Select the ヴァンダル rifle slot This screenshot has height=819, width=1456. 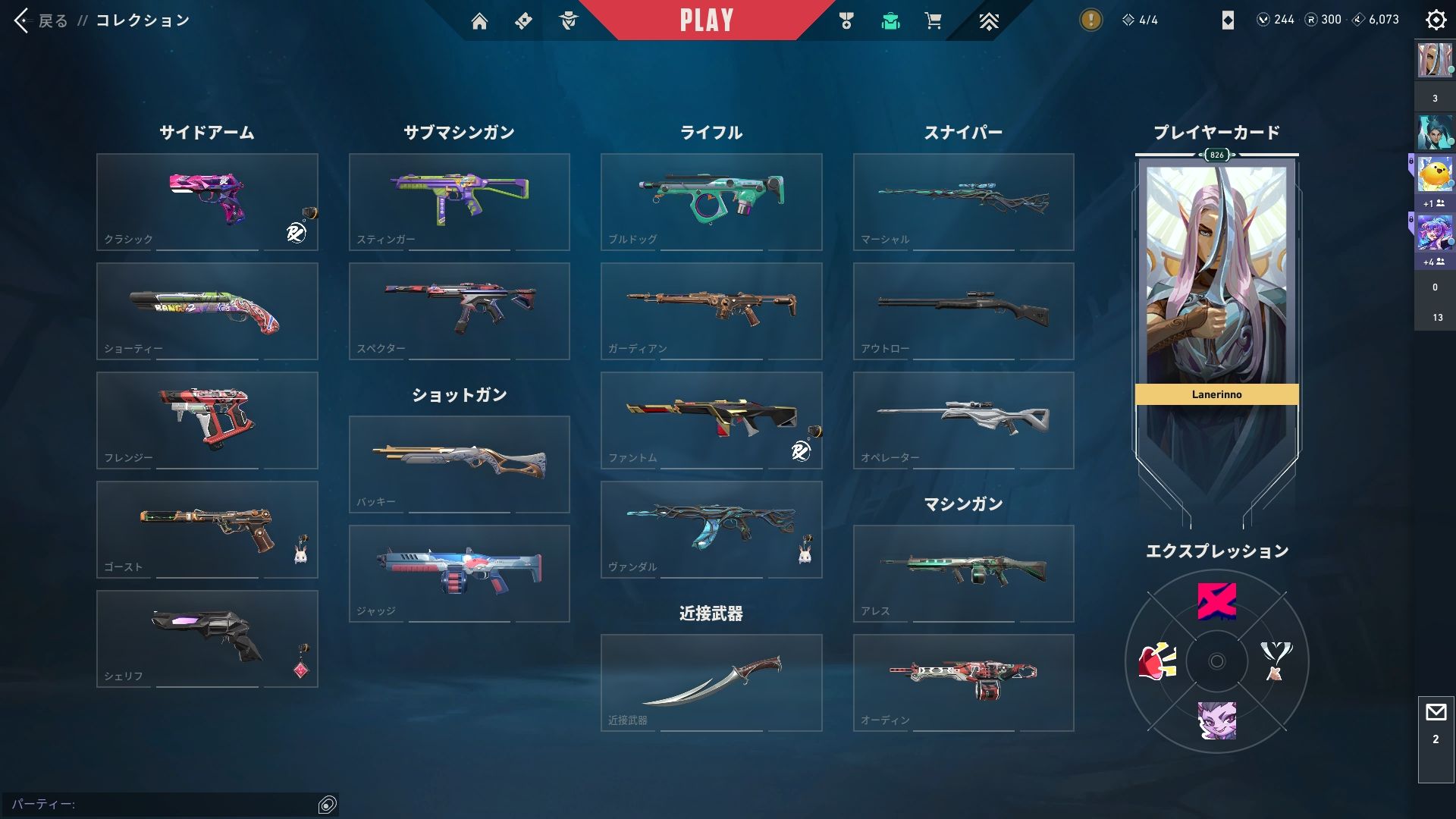(x=711, y=529)
